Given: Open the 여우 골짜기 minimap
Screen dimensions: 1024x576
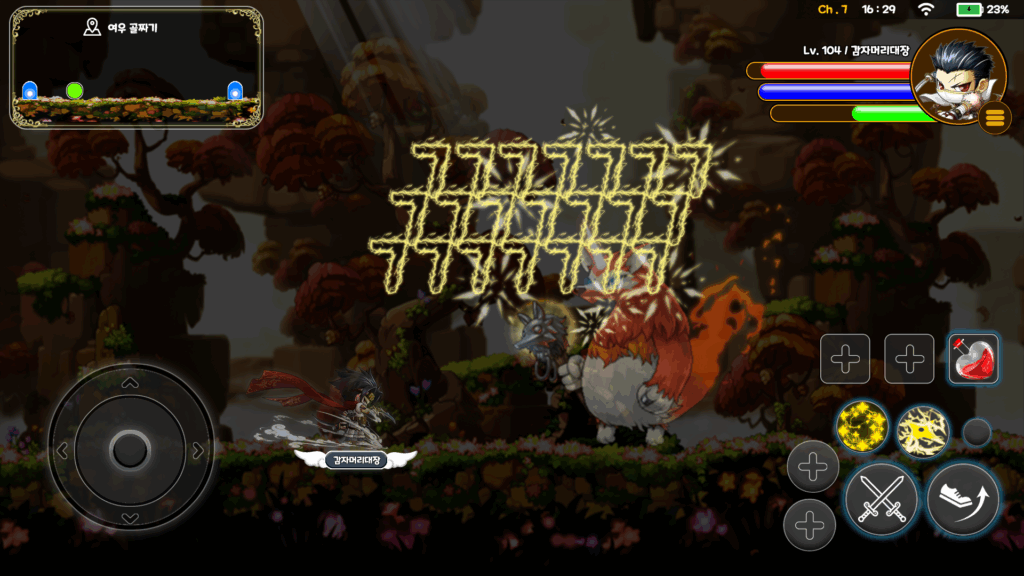Looking at the screenshot, I should [136, 68].
